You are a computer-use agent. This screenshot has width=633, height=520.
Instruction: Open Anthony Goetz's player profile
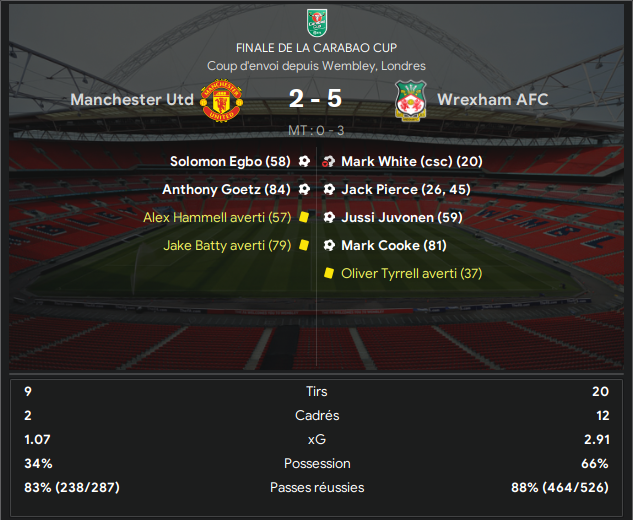pos(213,189)
